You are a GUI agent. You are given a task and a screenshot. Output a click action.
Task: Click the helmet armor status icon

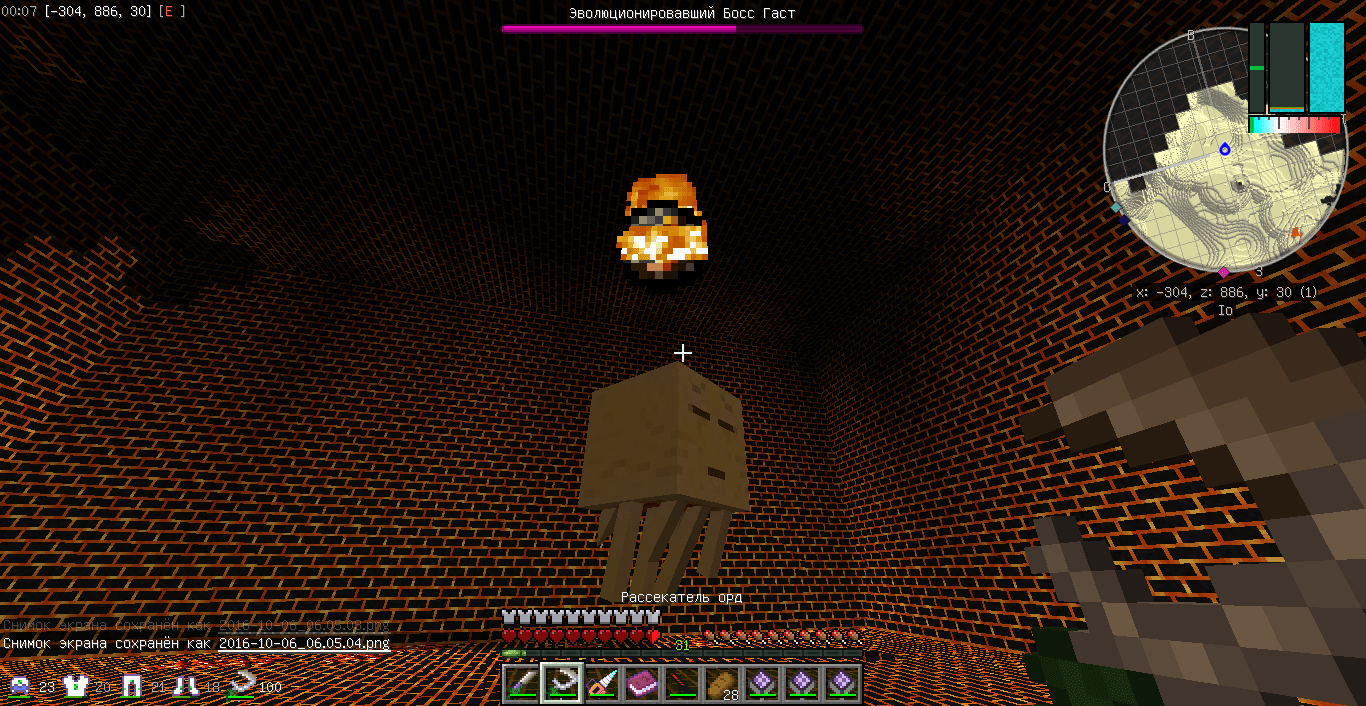point(20,686)
